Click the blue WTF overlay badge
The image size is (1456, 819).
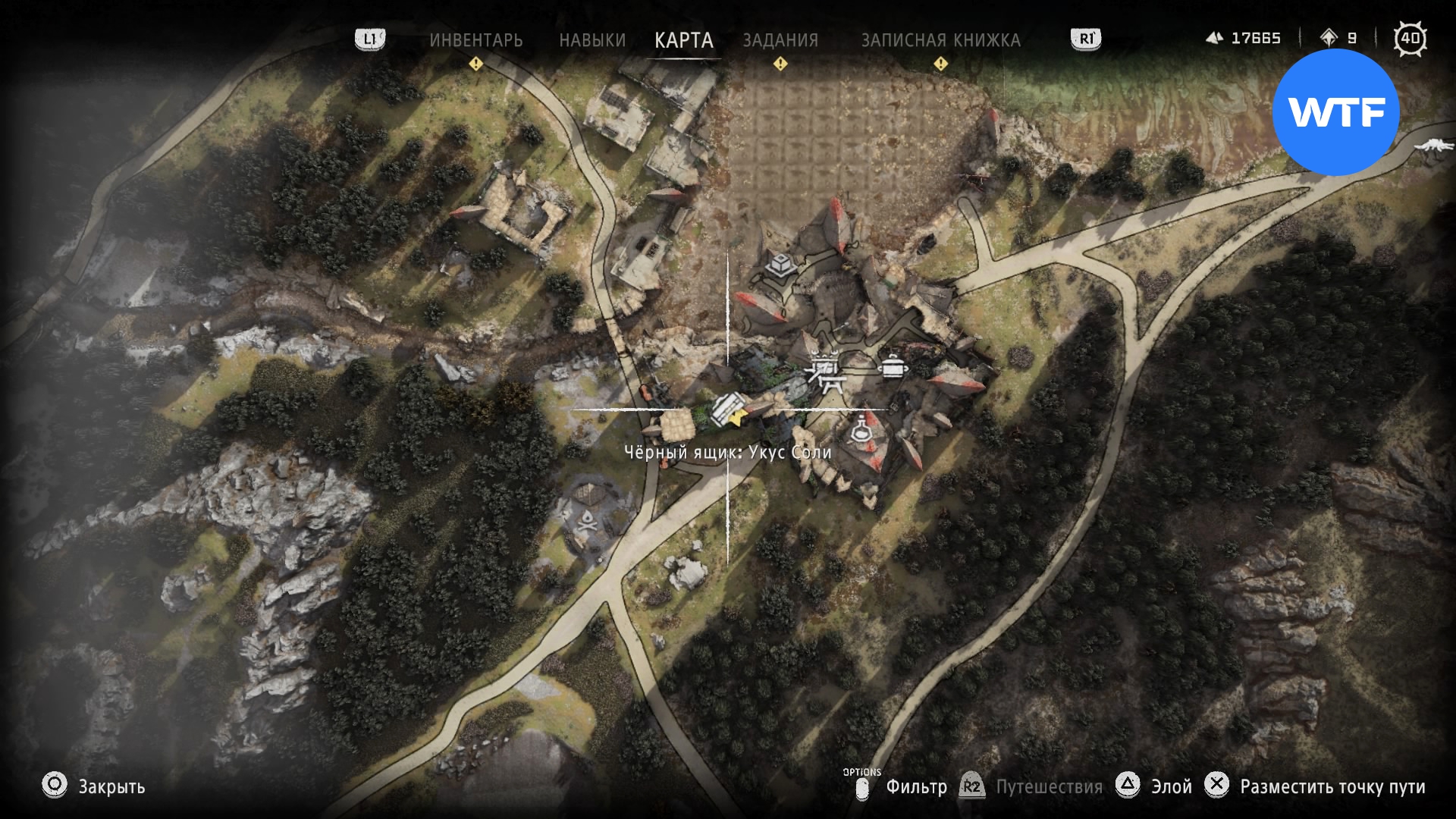pos(1335,112)
